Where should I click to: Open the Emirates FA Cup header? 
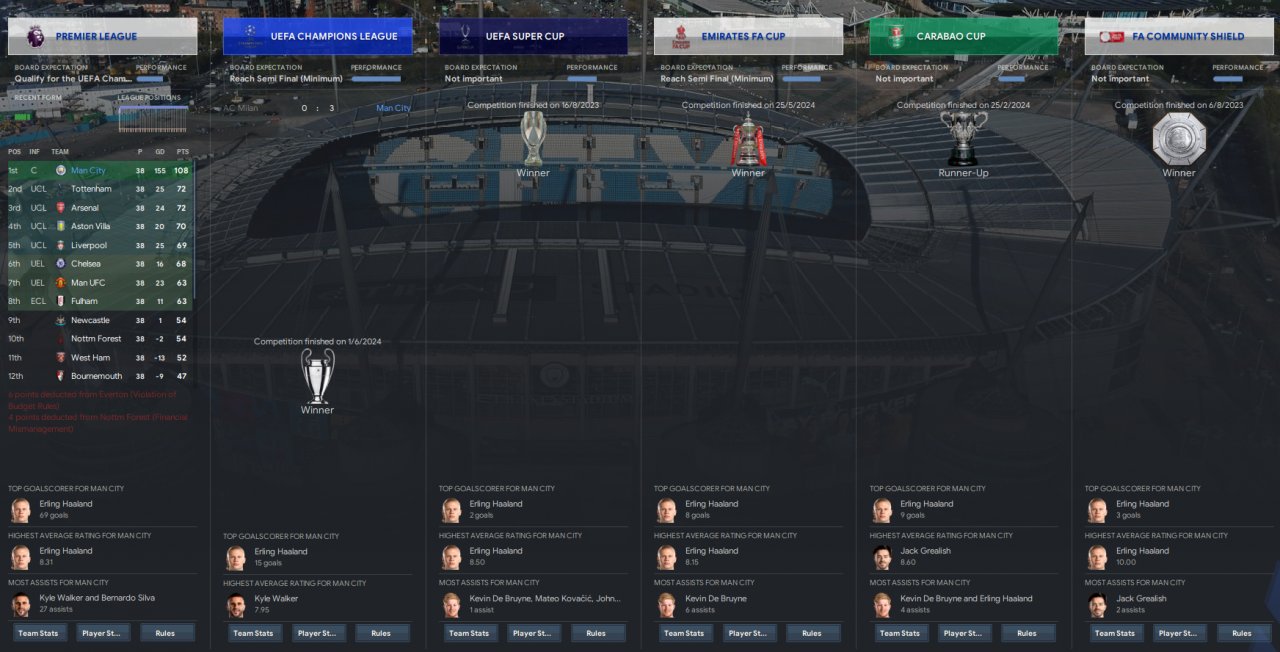tap(748, 36)
